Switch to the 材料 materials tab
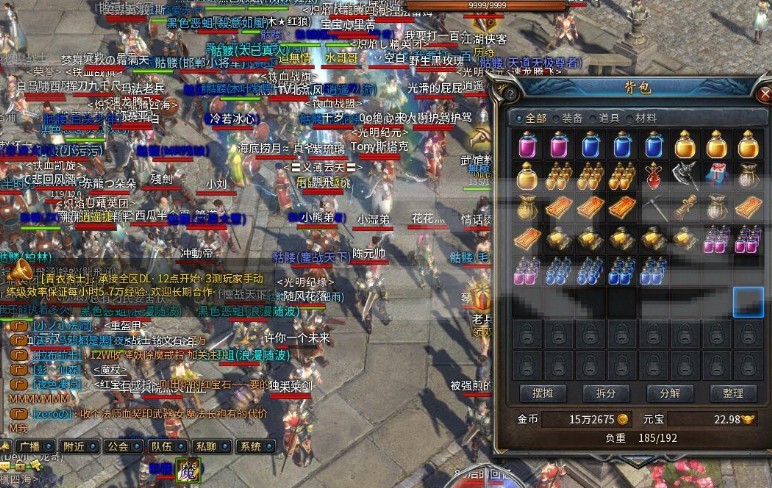Screen dimensions: 772x488 coord(646,117)
